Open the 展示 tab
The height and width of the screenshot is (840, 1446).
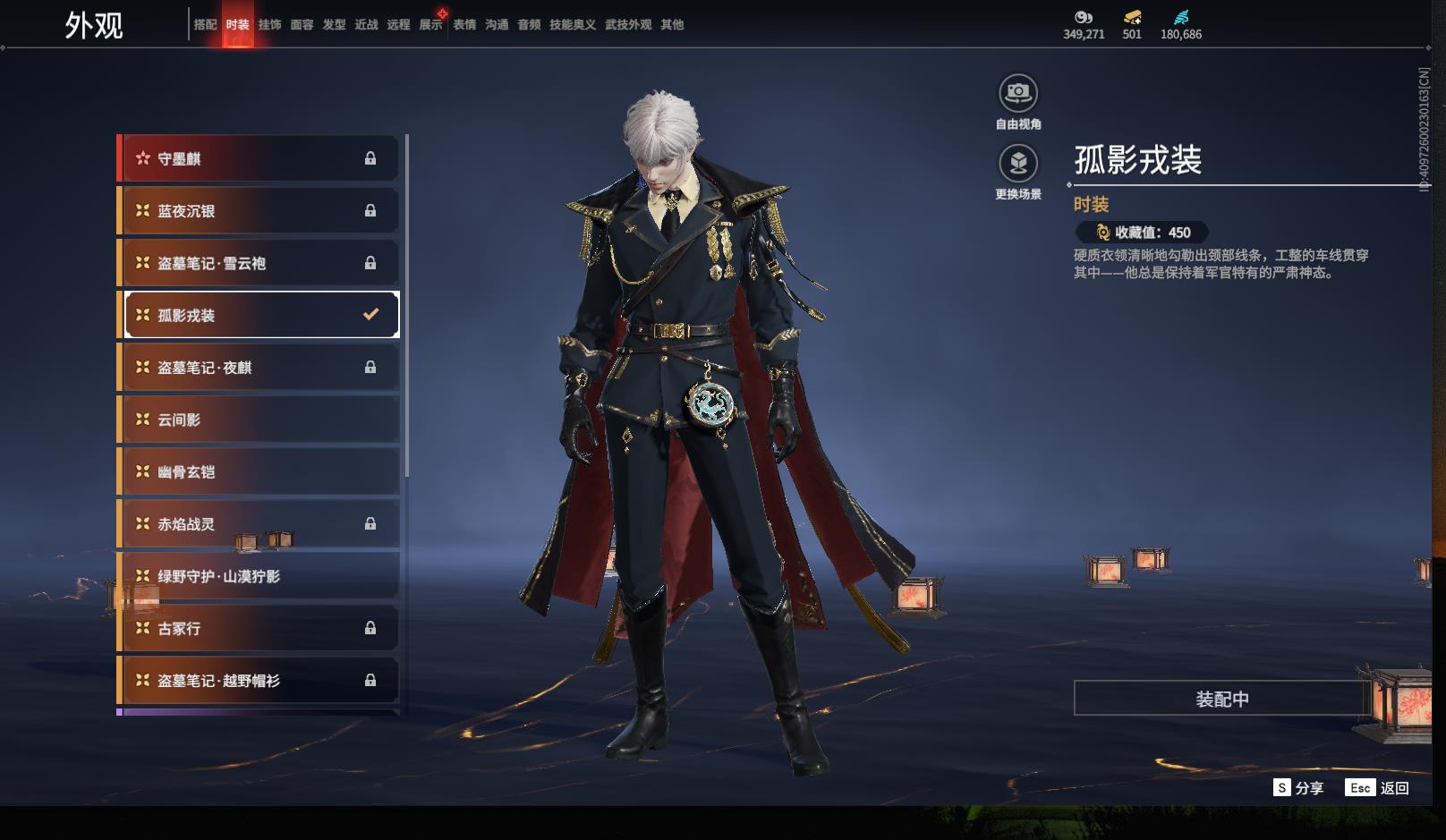point(430,25)
